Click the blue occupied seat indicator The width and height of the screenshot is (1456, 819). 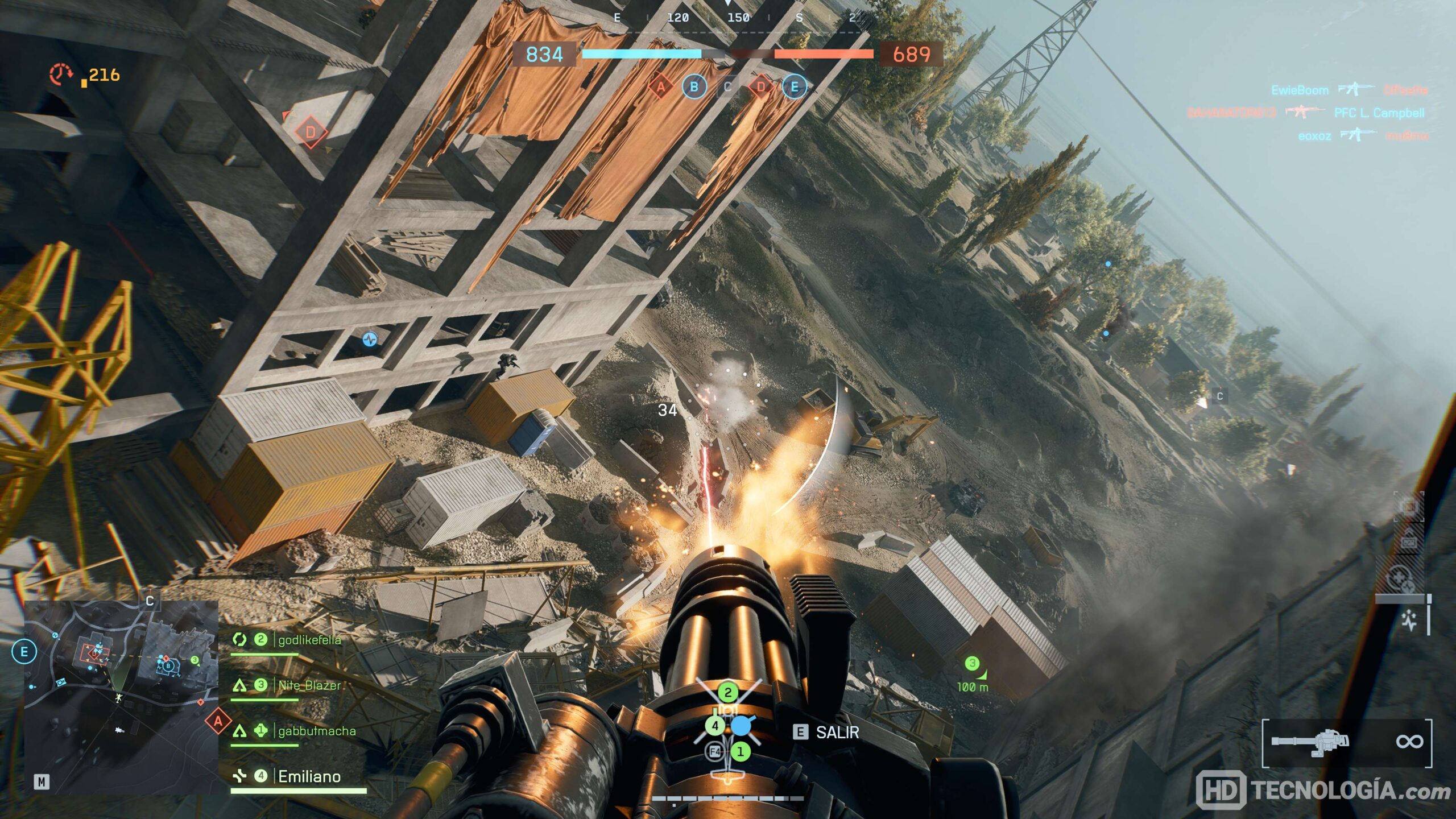[741, 726]
